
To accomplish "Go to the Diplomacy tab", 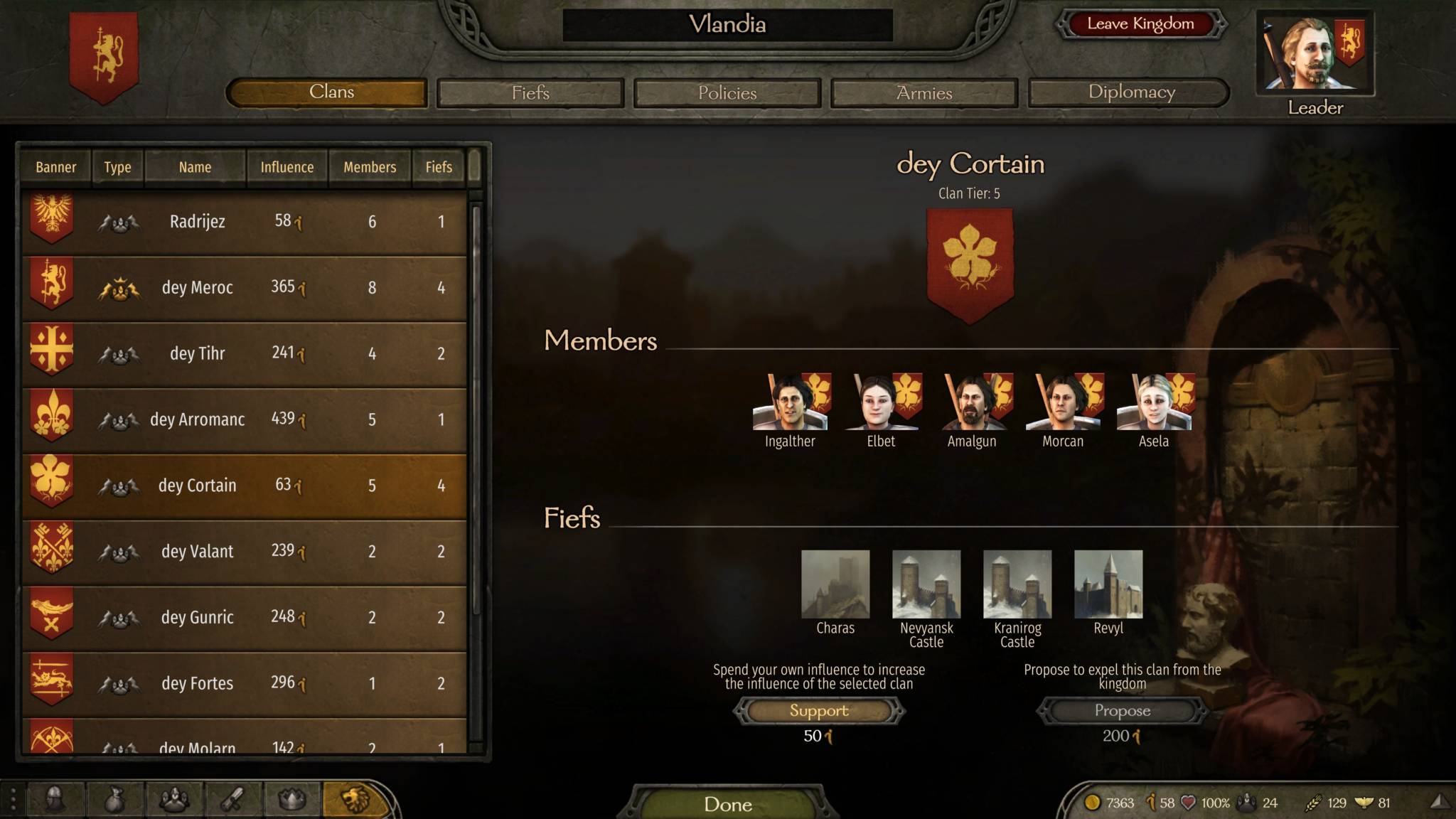I will (x=1130, y=92).
